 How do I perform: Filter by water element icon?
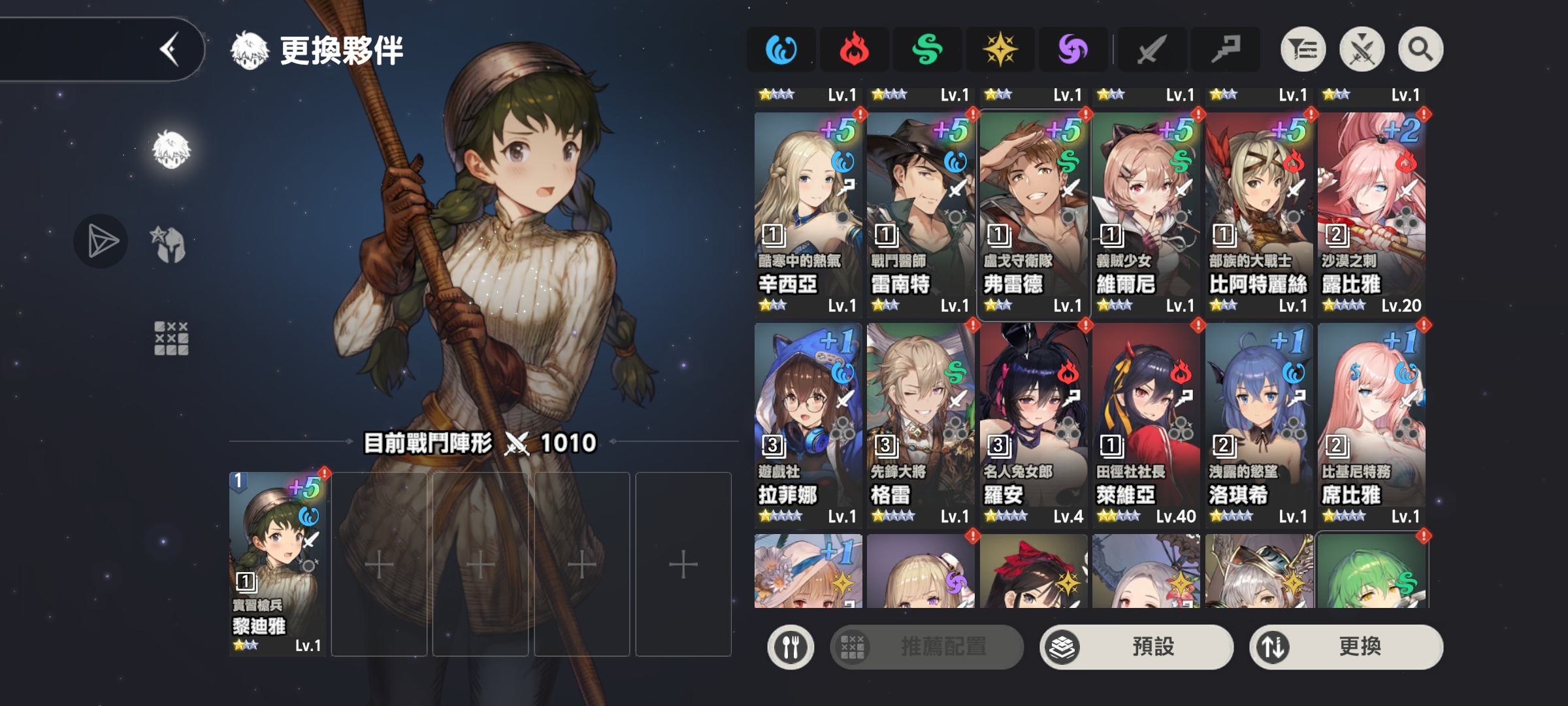tap(781, 50)
